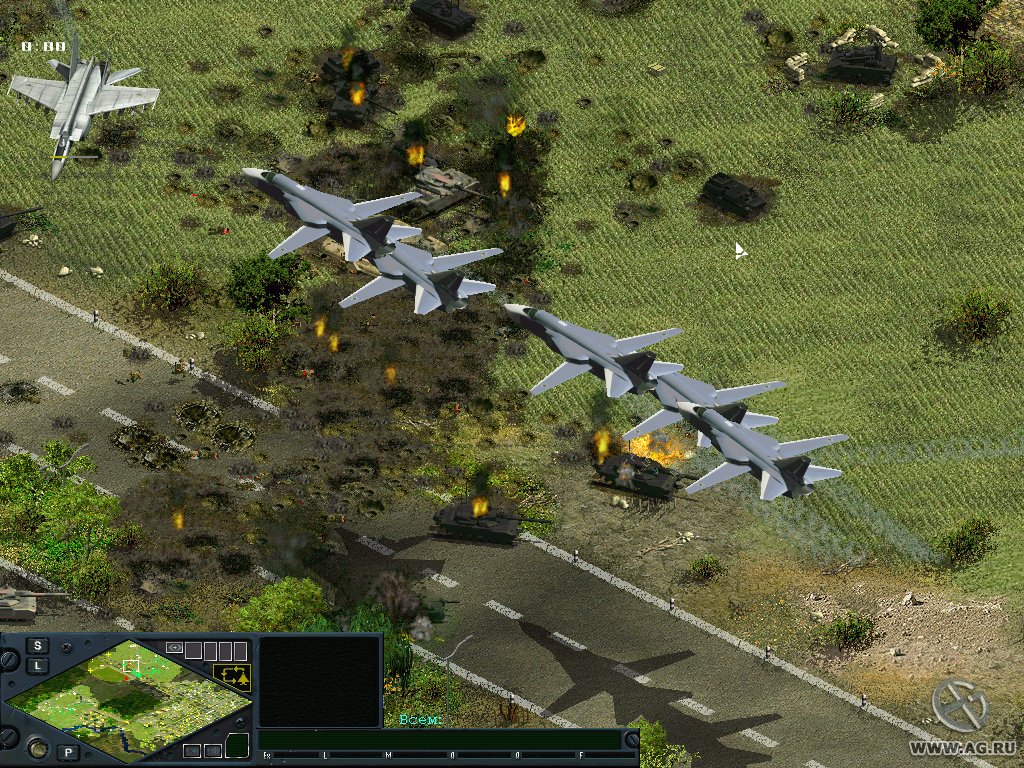Focus the chat message input bar
The height and width of the screenshot is (768, 1024).
point(440,739)
